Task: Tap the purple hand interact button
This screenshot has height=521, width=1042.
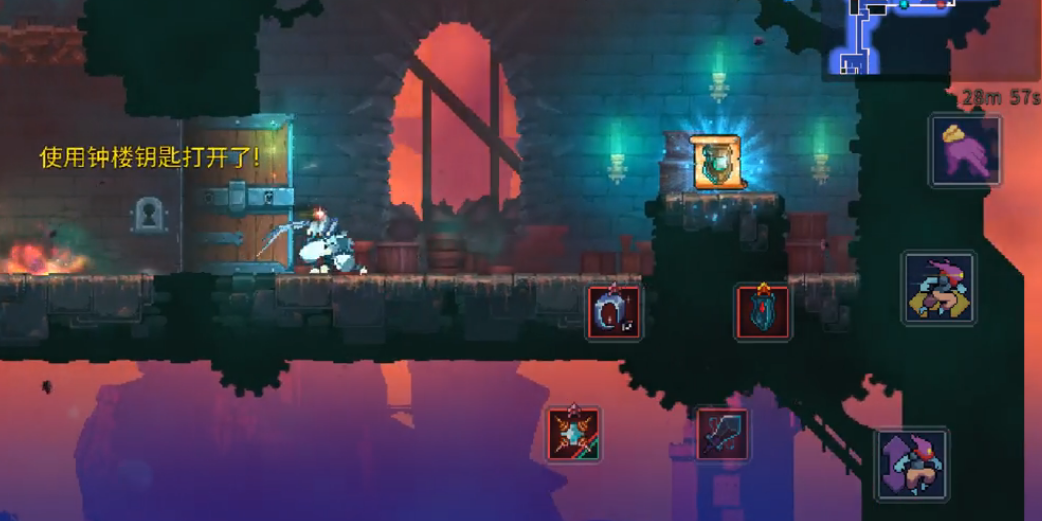Action: click(x=964, y=151)
